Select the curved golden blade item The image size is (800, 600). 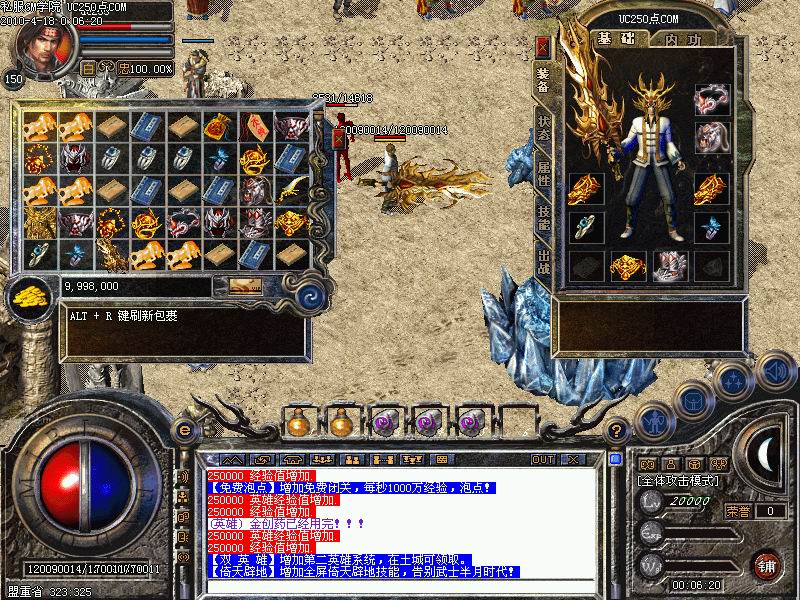tap(288, 191)
